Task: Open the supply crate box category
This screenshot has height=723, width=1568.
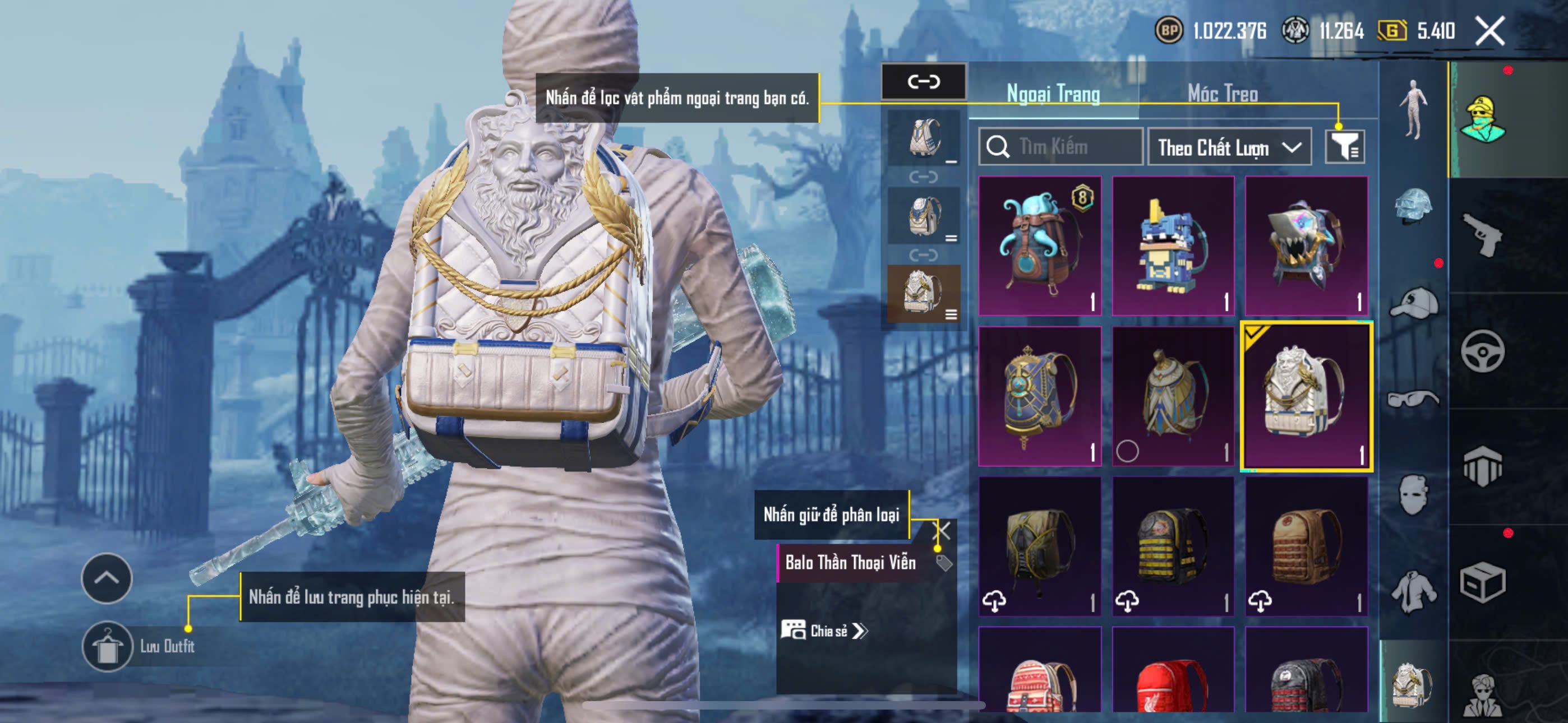Action: point(1482,582)
